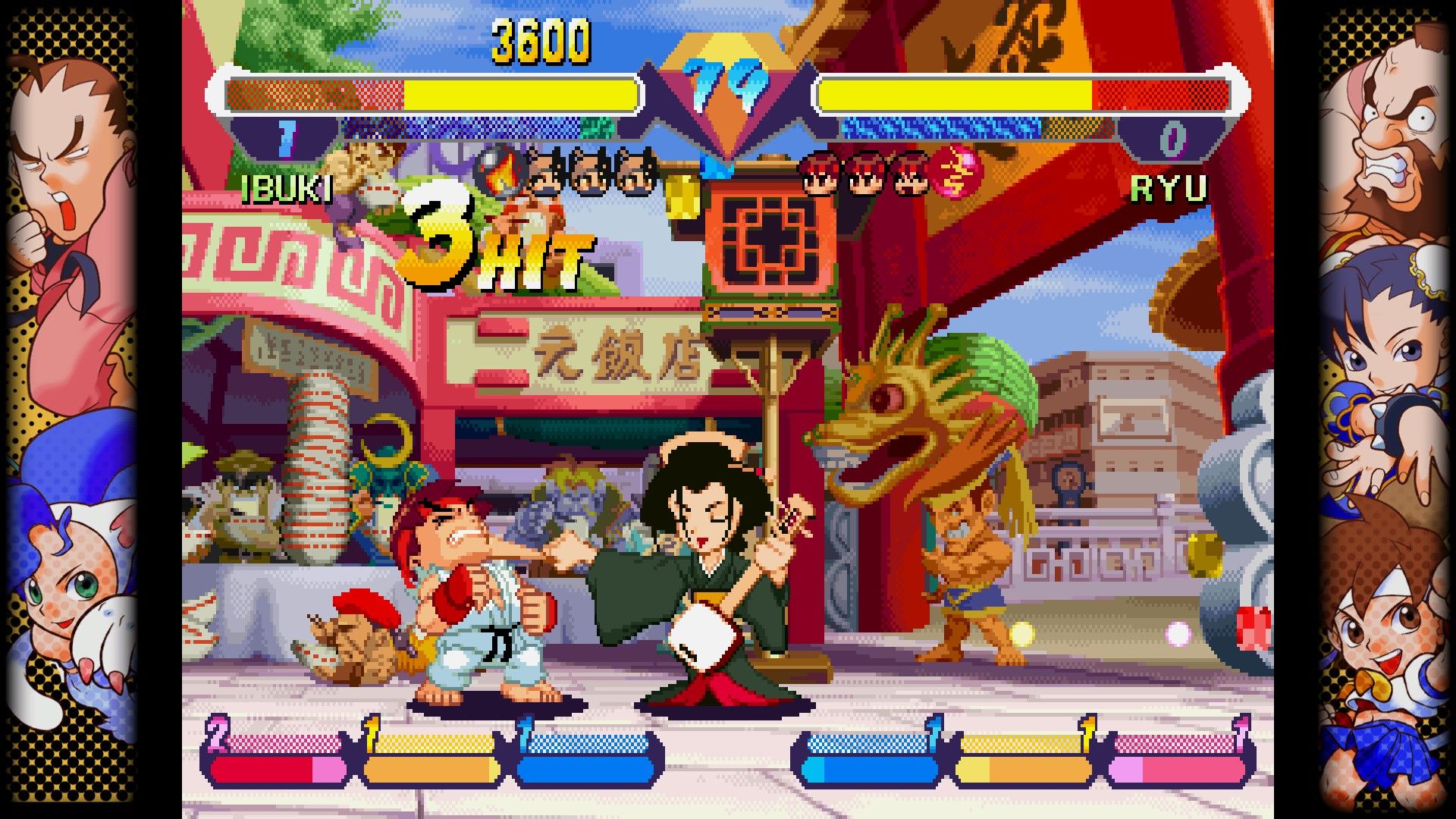Click the score display reading 3600
The height and width of the screenshot is (819, 1456).
541,42
